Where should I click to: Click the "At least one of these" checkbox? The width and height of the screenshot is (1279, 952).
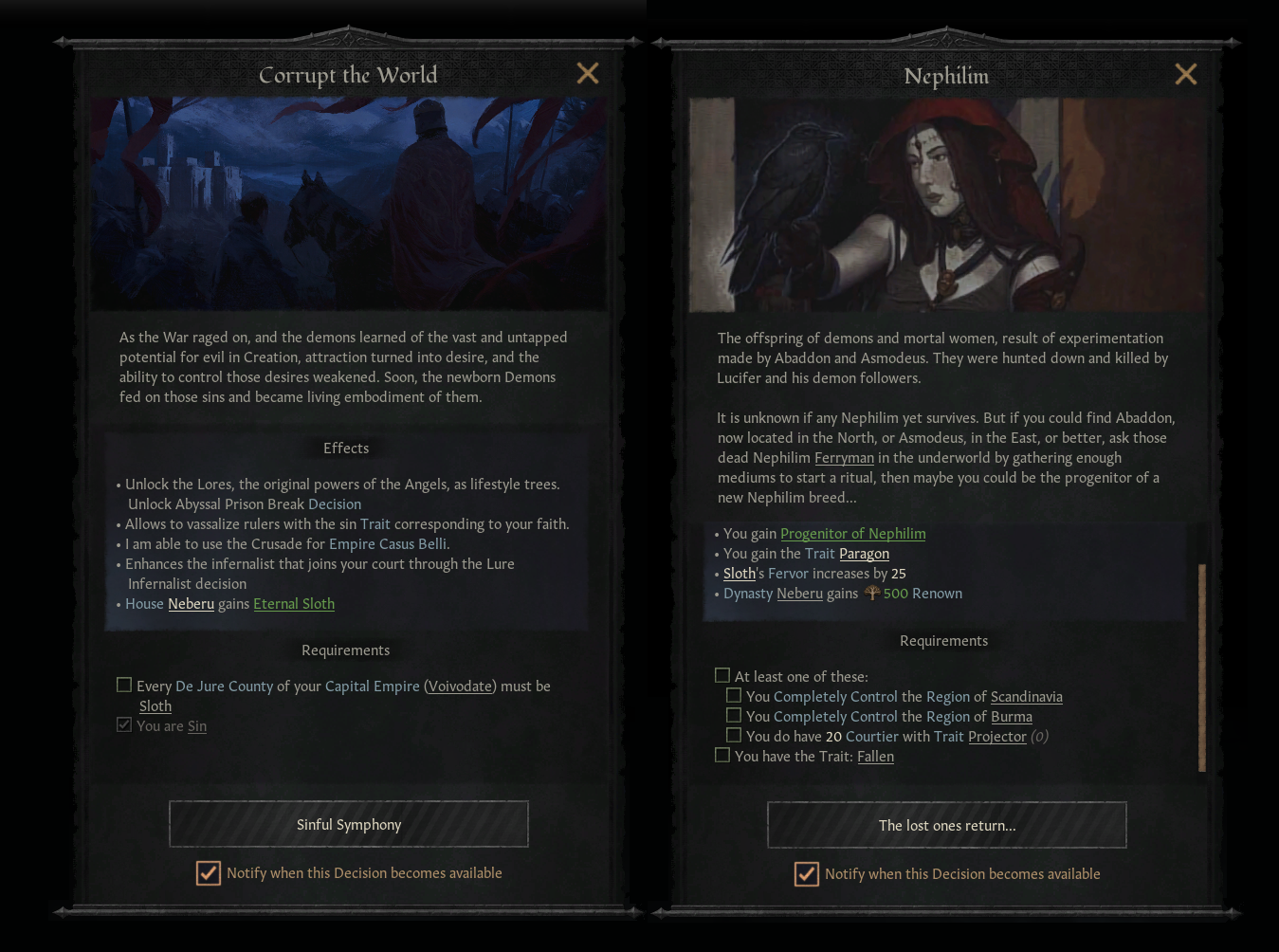pos(722,674)
